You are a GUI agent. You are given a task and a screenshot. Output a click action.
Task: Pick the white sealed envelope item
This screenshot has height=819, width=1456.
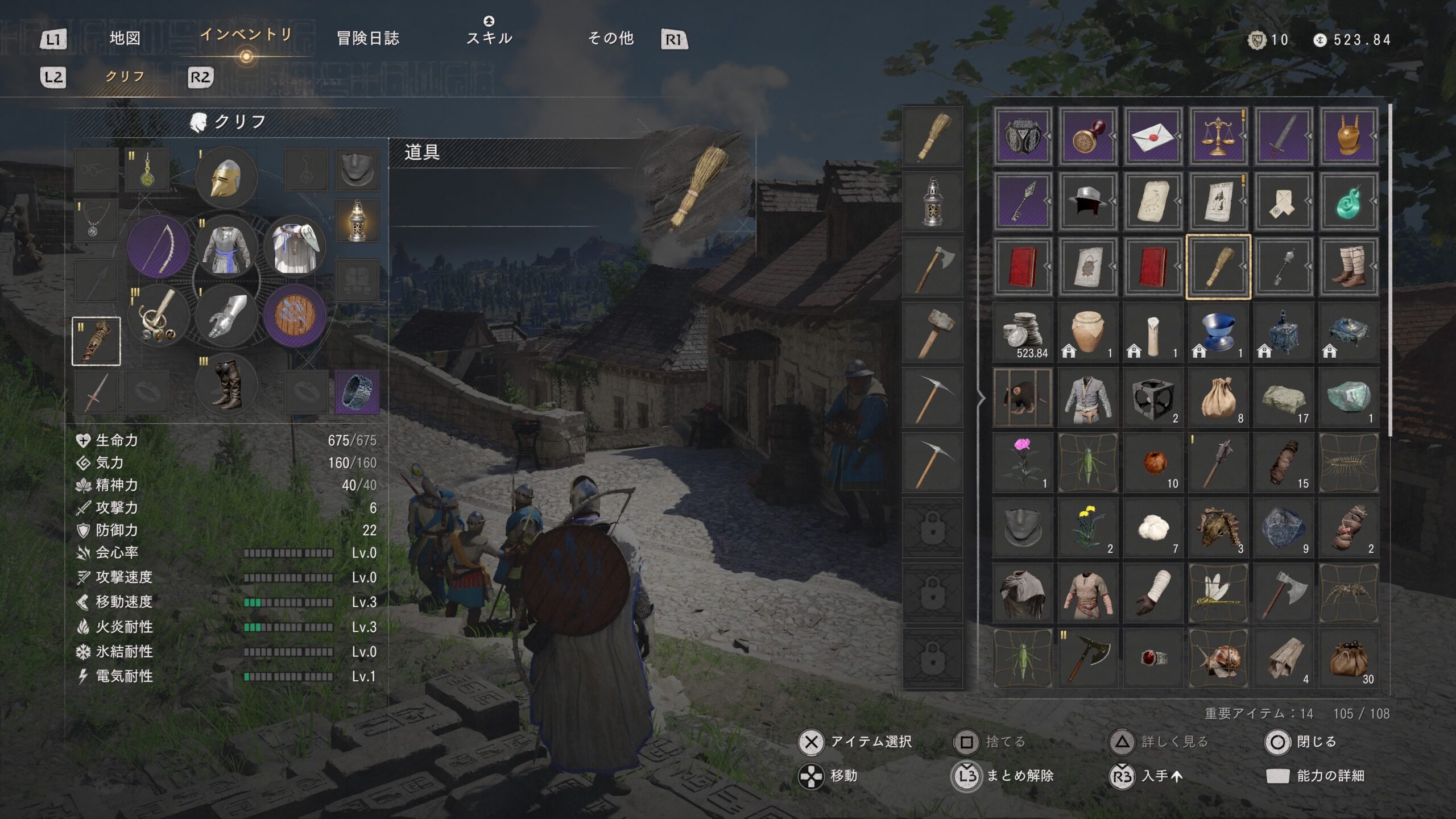pos(1153,136)
